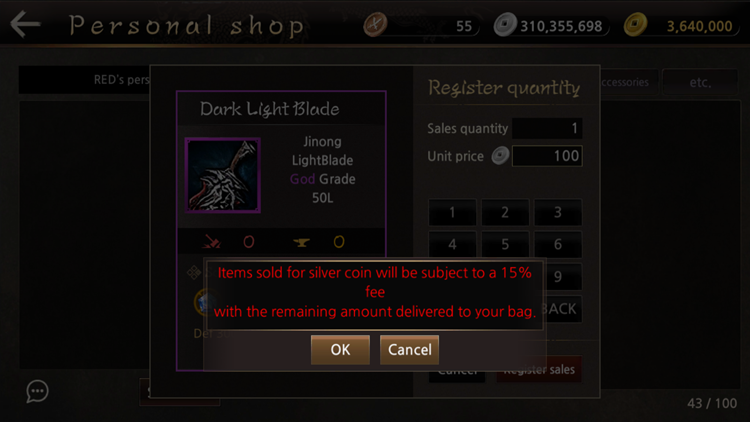This screenshot has width=750, height=422.
Task: Tap keypad number 2
Action: [505, 212]
